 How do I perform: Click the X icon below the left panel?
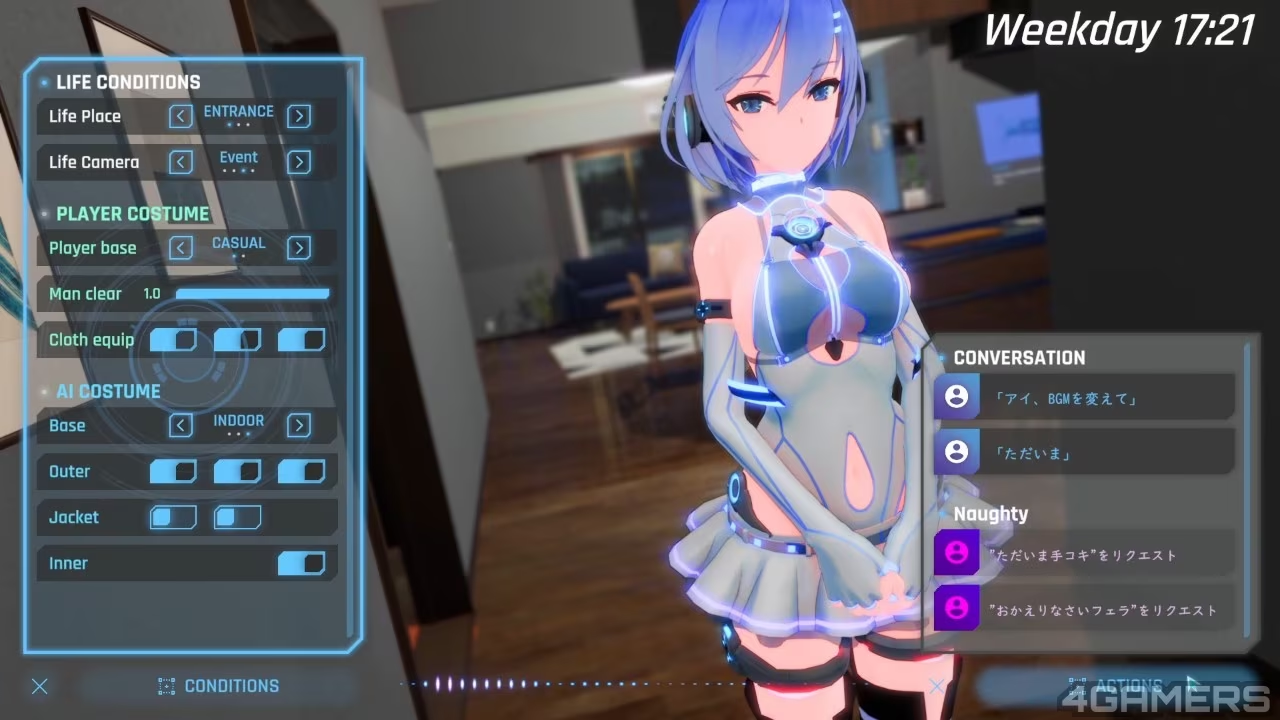(x=39, y=686)
